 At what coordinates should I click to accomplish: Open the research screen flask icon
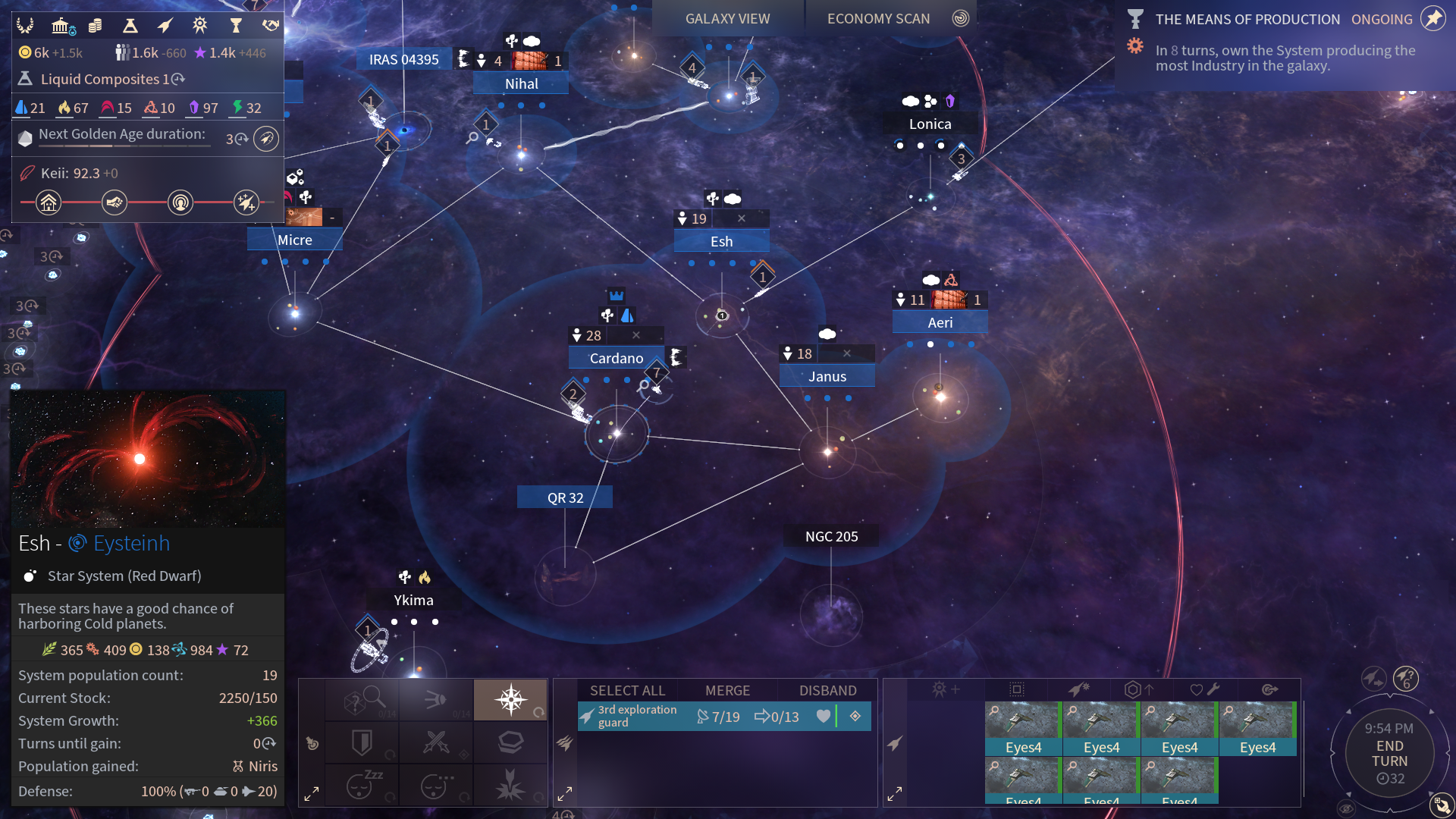click(x=130, y=26)
